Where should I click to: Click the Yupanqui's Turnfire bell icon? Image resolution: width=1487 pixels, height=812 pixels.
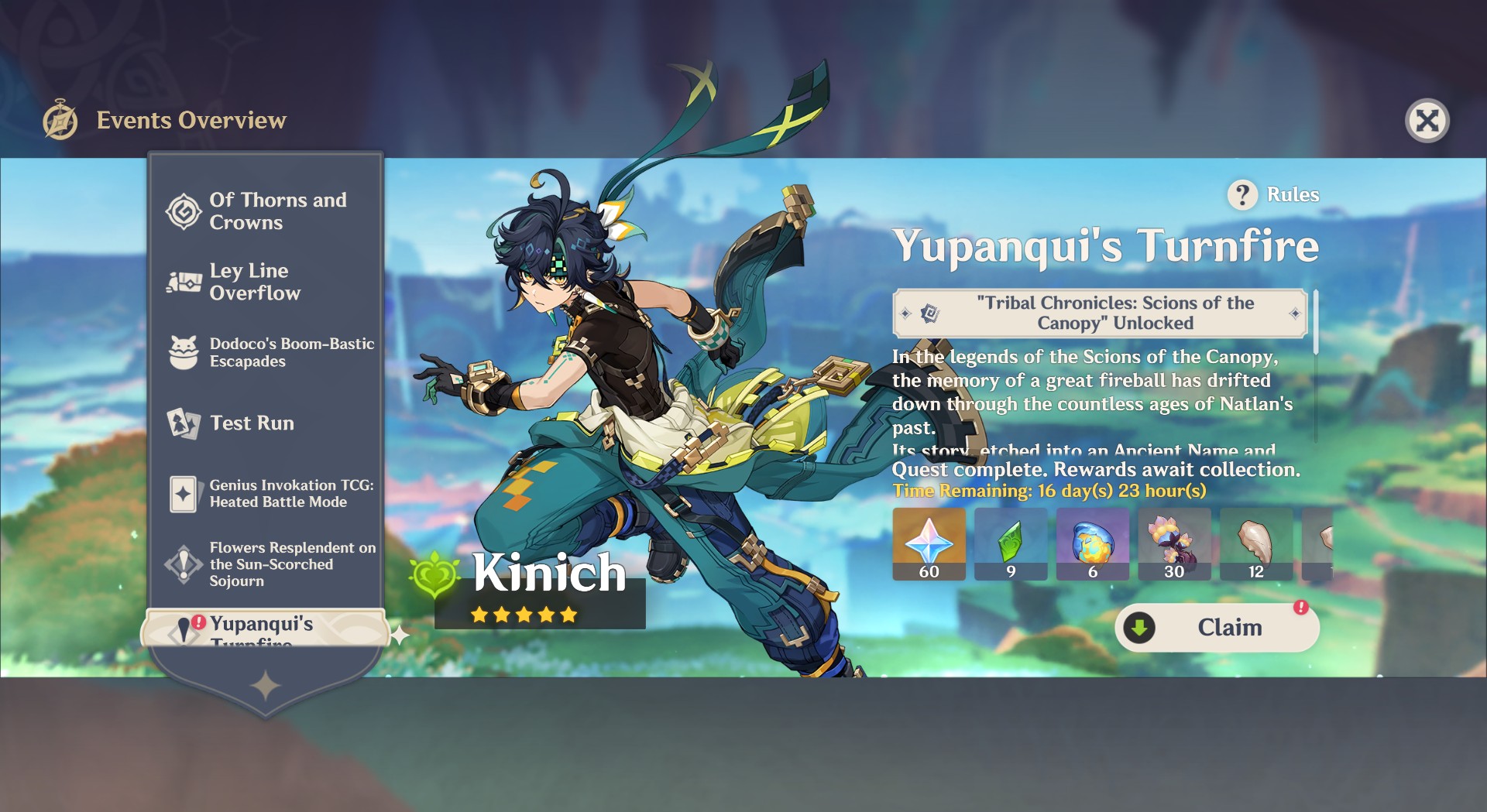184,629
